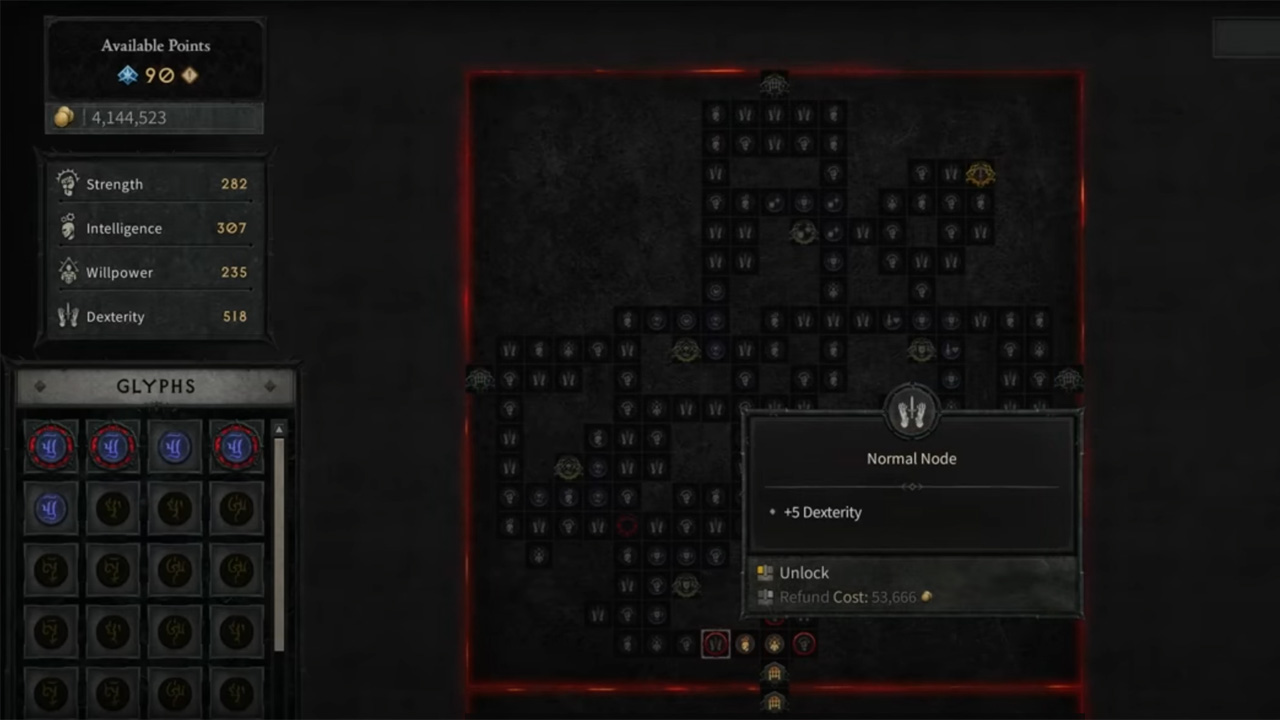The image size is (1280, 720).
Task: Click the gate node at the top of the board
Action: (x=775, y=85)
